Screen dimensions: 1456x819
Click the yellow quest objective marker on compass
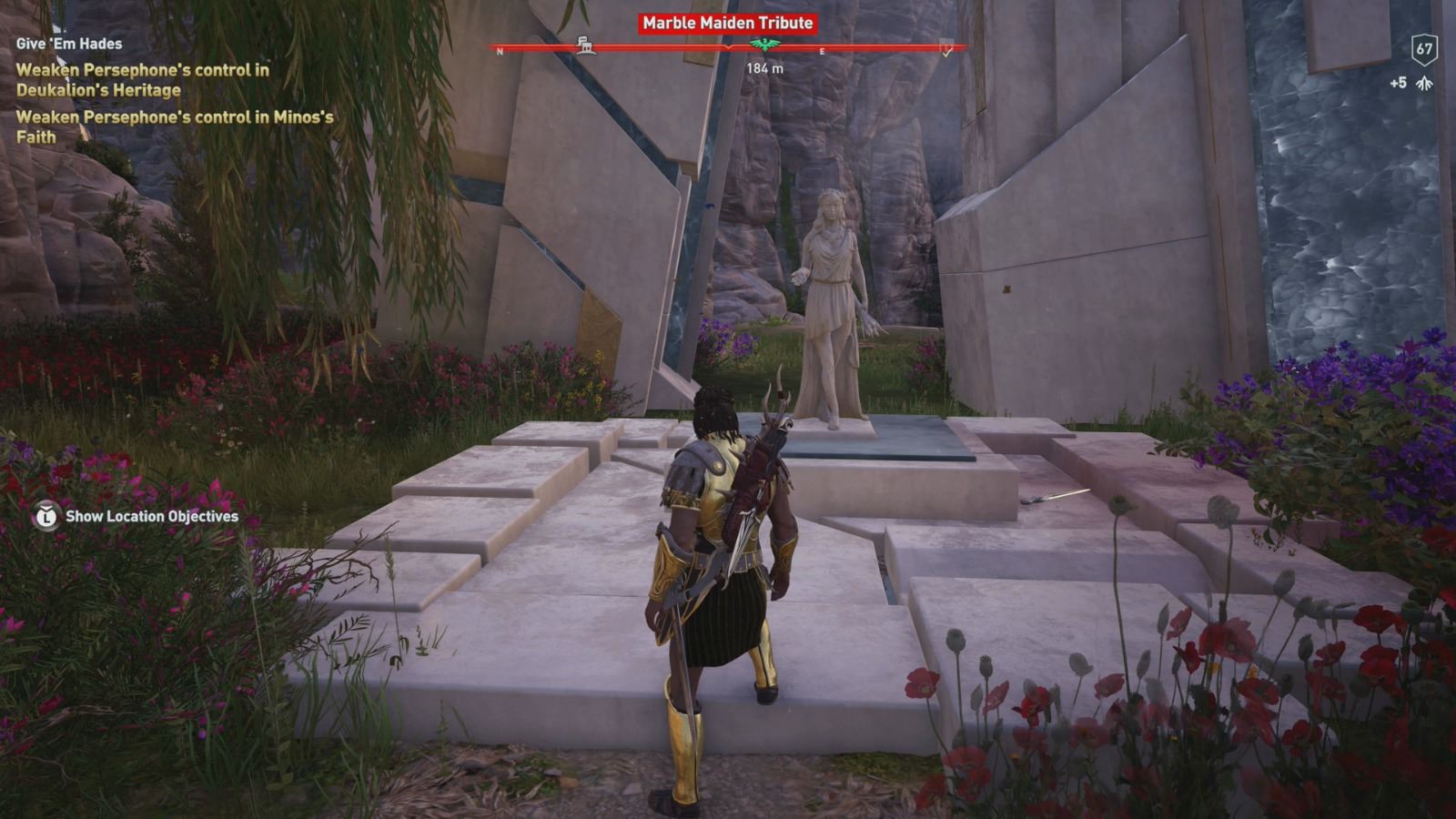[x=946, y=53]
